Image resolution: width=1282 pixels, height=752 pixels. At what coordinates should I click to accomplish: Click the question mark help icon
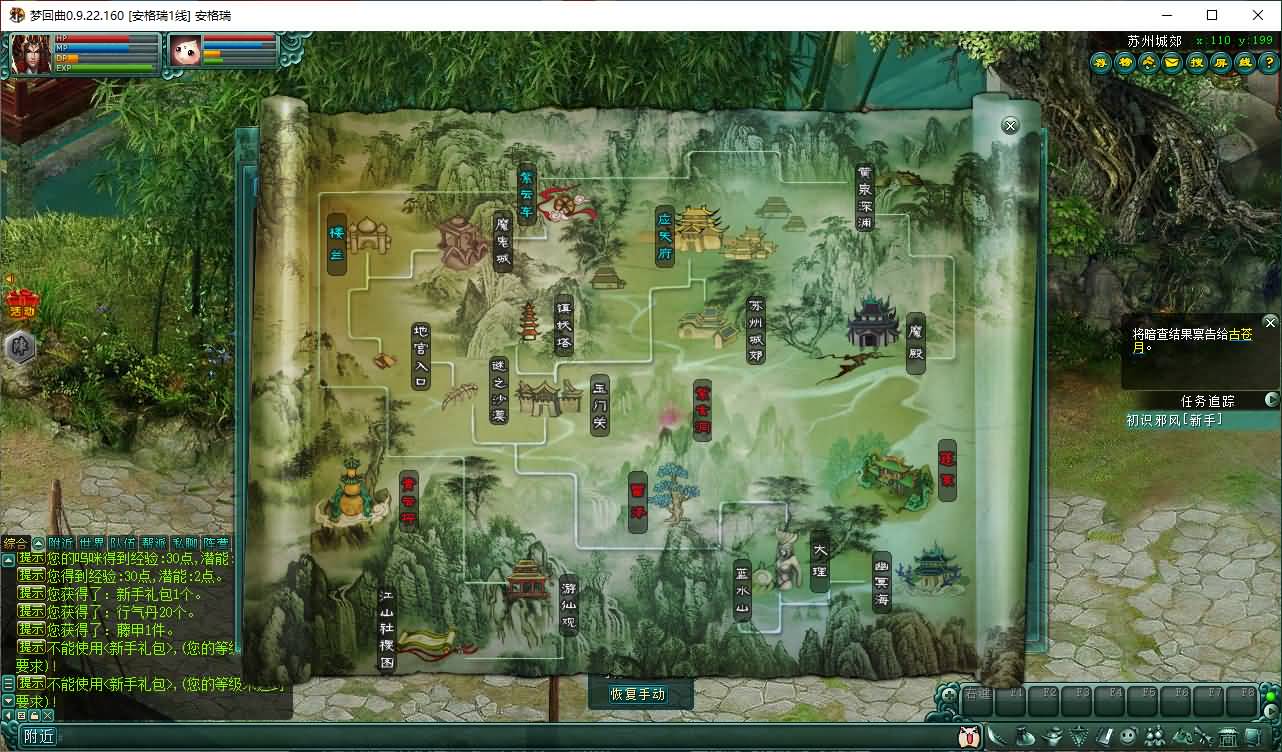(1269, 63)
